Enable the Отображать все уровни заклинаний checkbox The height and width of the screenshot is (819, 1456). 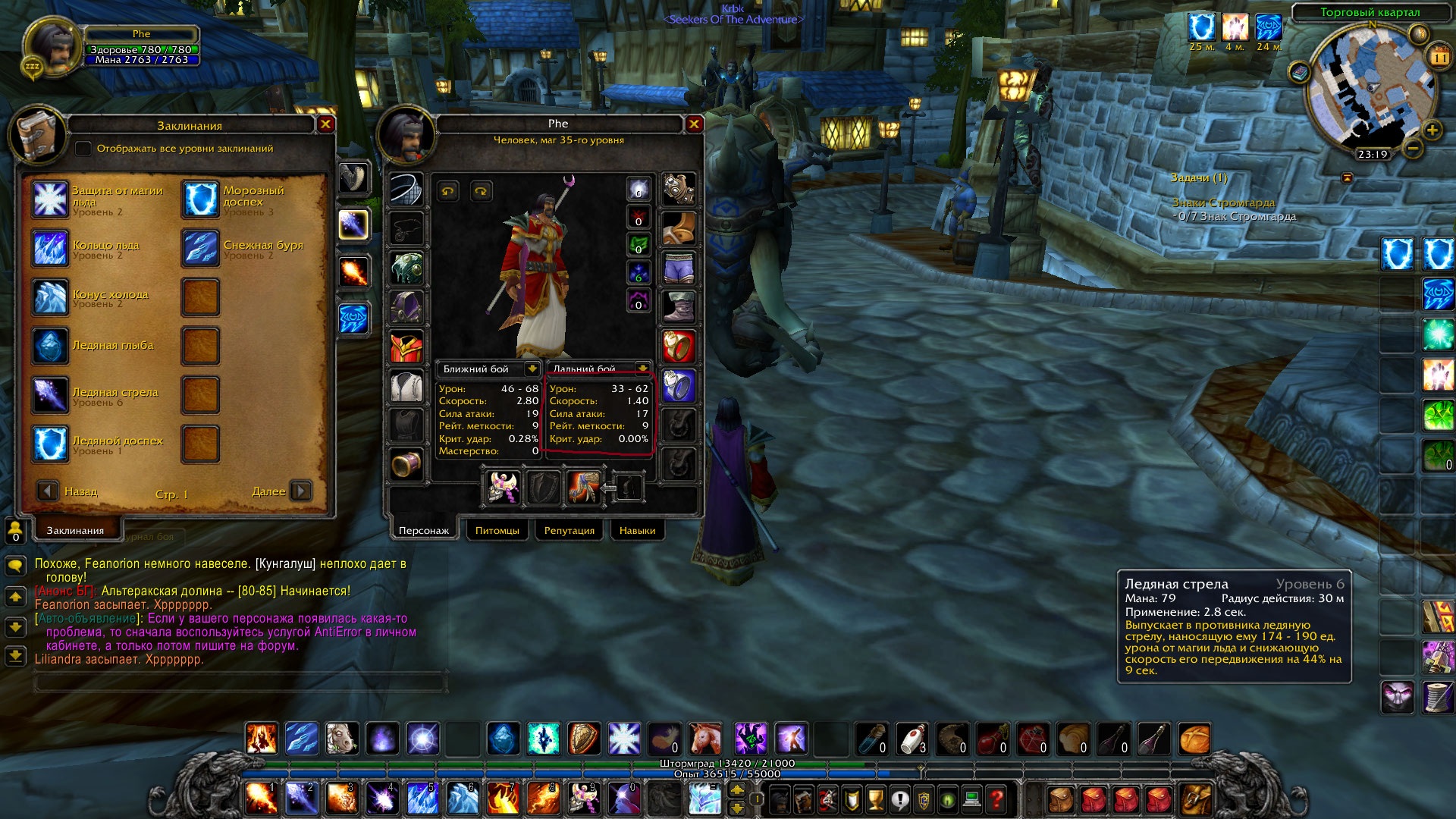click(x=83, y=149)
